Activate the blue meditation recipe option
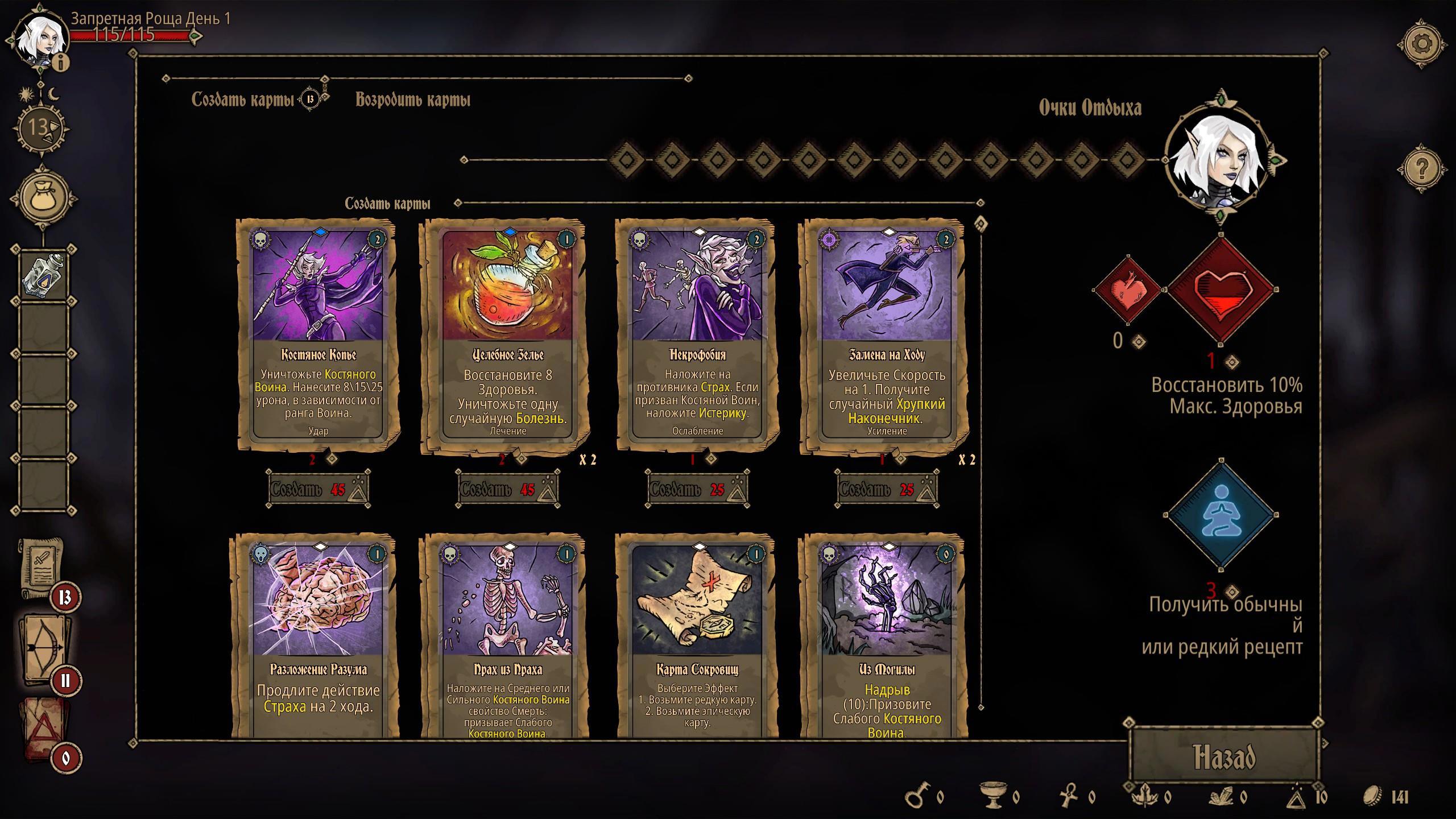This screenshot has height=819, width=1456. click(1221, 515)
